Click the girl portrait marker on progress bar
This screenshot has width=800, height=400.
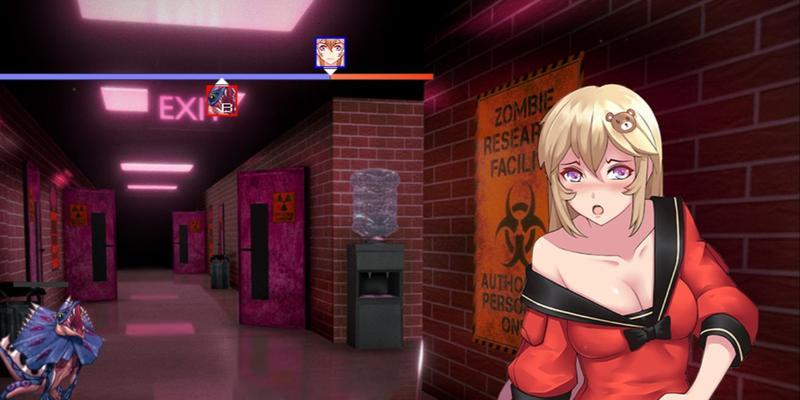coord(329,51)
